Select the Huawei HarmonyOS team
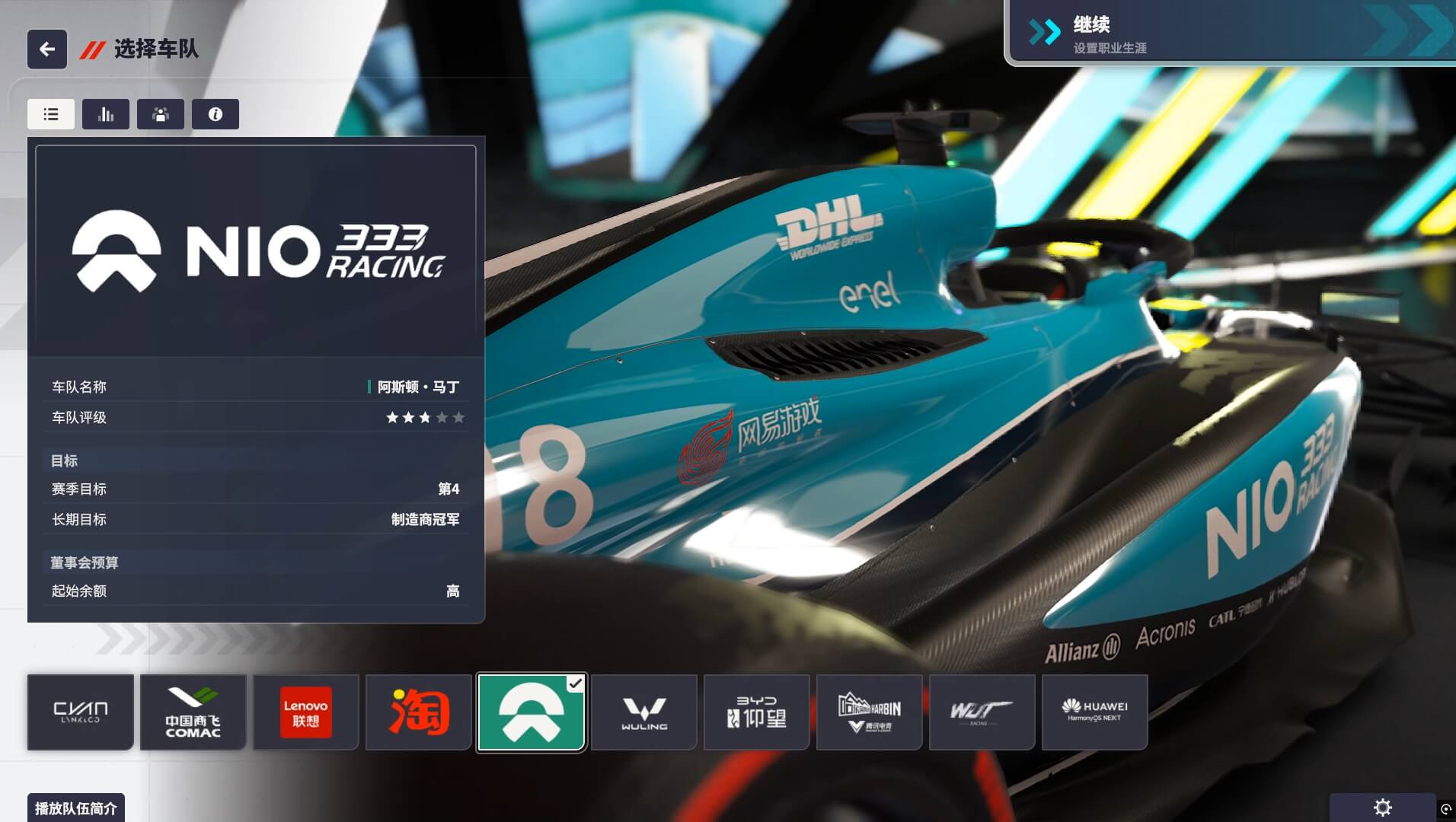The height and width of the screenshot is (822, 1456). click(x=1095, y=712)
